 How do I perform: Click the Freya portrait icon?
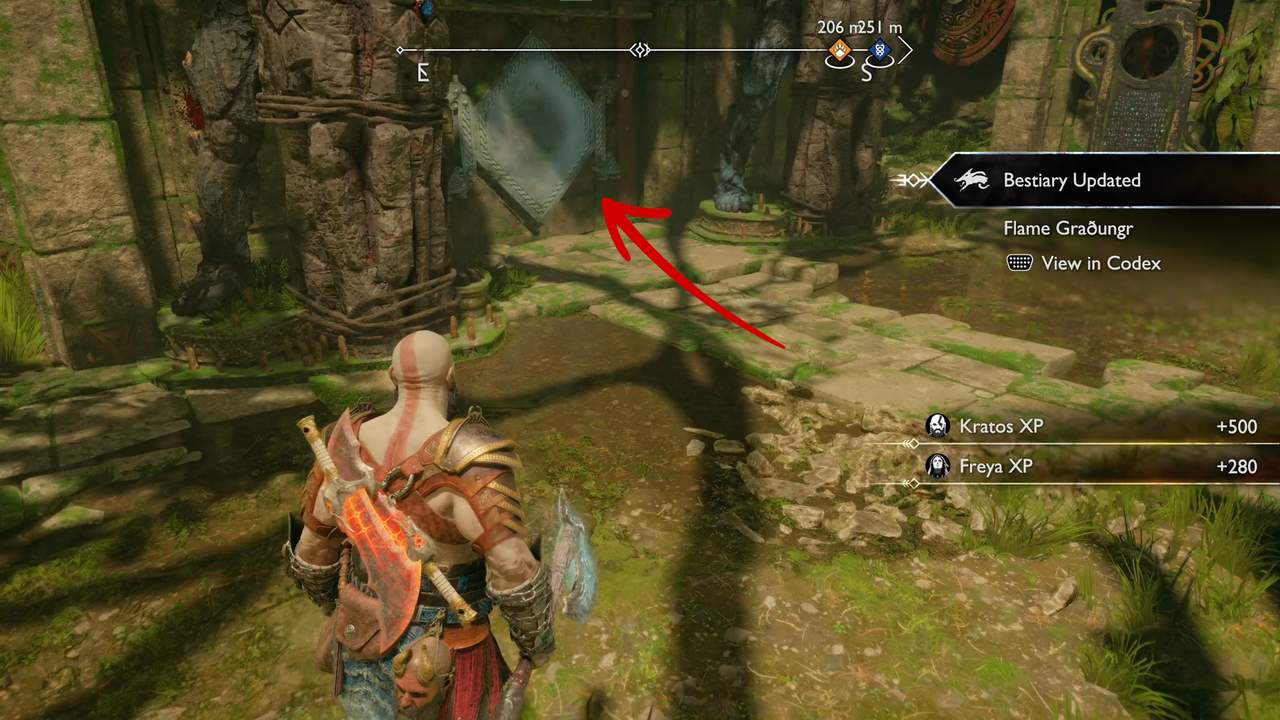coord(937,466)
